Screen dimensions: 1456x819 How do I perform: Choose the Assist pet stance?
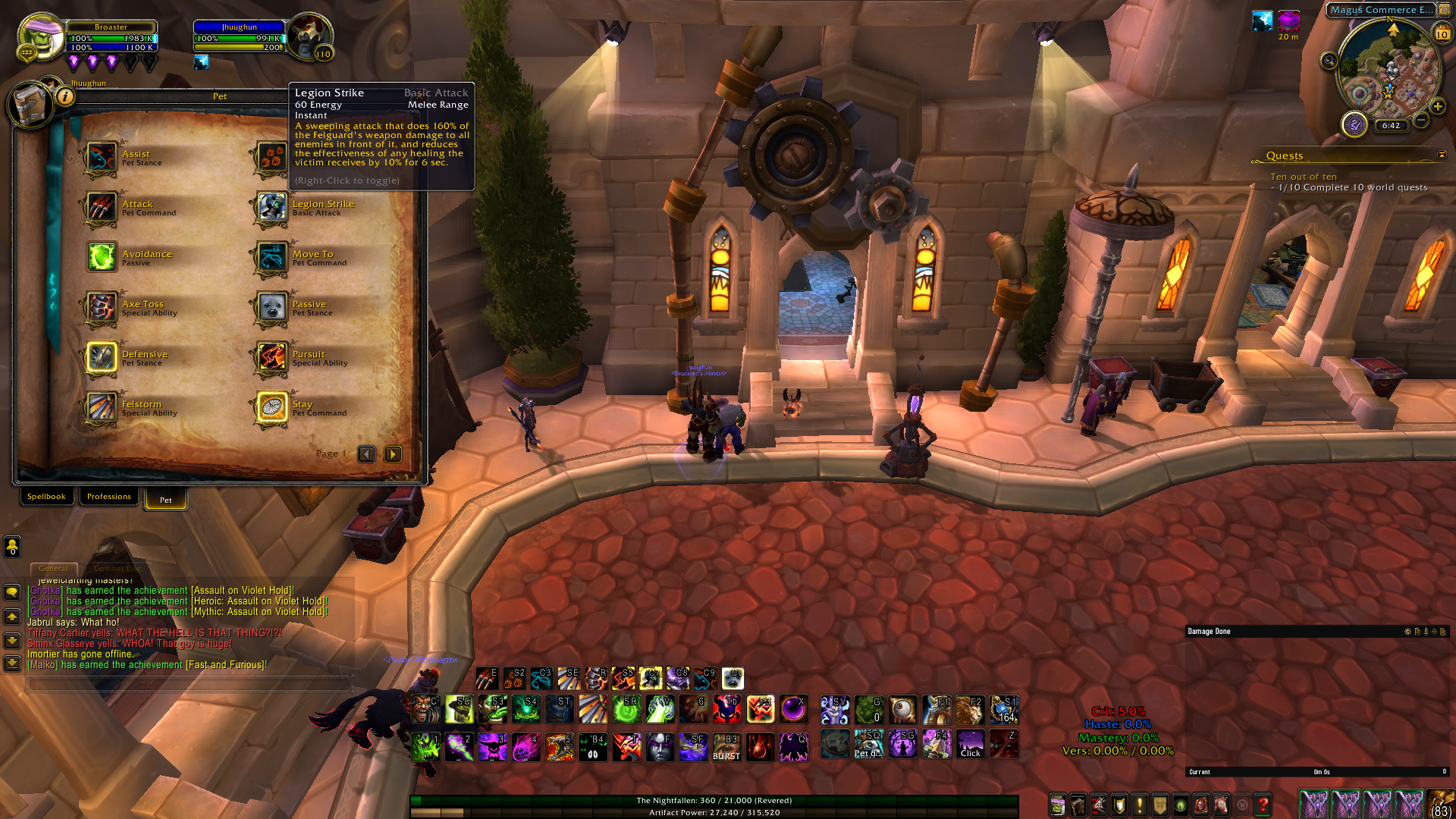click(x=101, y=158)
